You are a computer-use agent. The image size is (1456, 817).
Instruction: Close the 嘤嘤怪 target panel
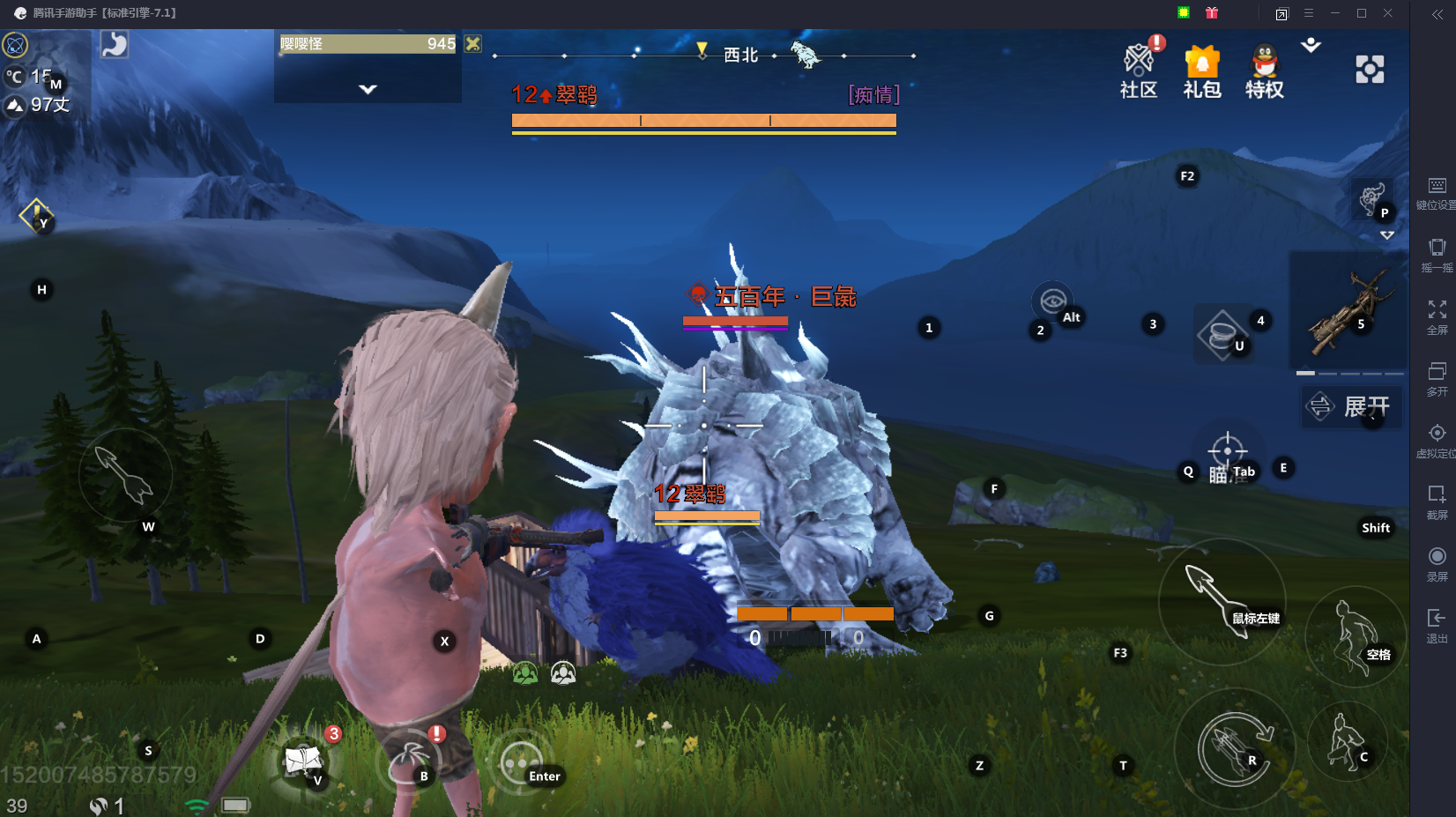point(473,43)
